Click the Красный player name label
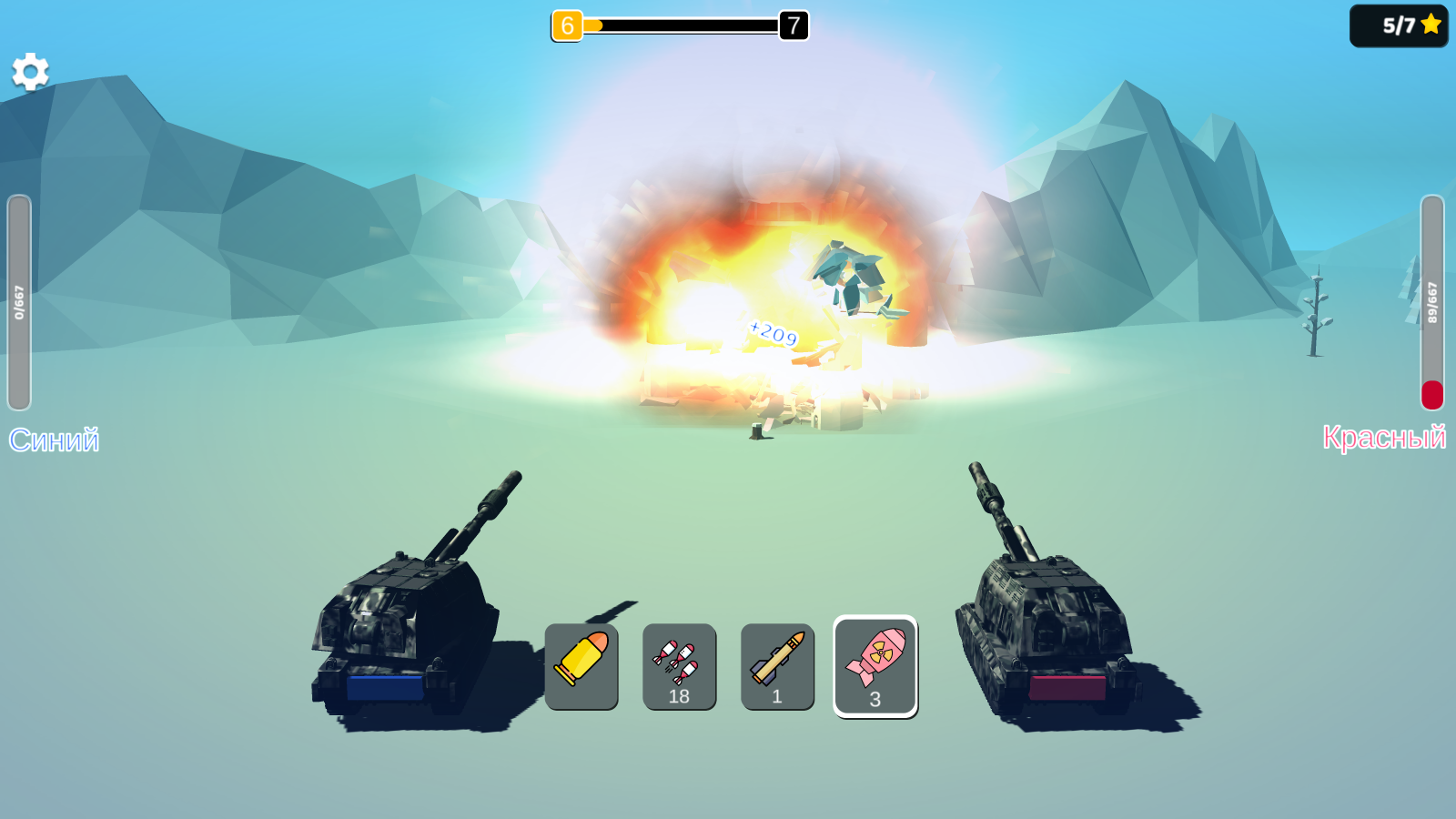The height and width of the screenshot is (819, 1456). (x=1387, y=440)
